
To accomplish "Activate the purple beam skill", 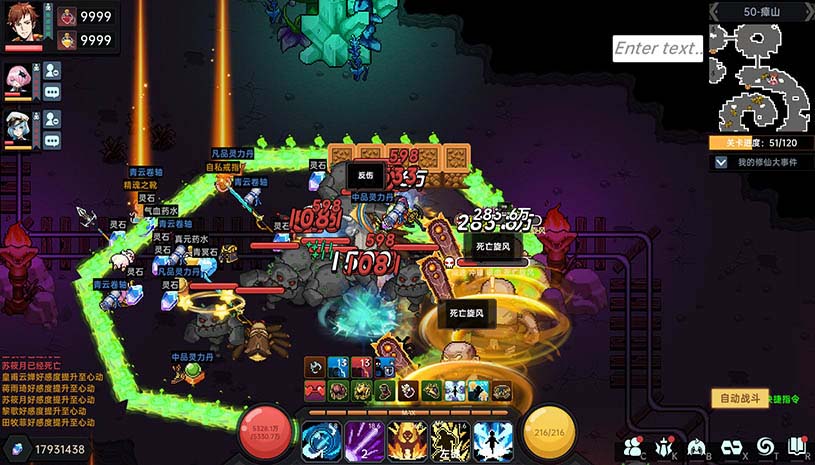I will pos(364,440).
